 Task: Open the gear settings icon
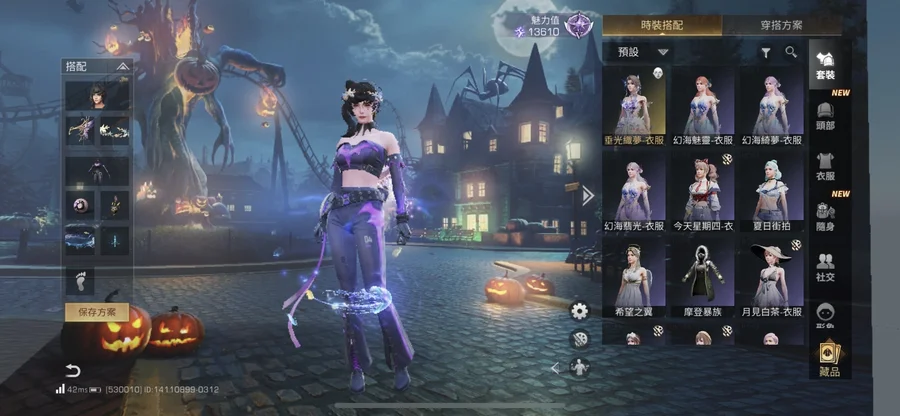[579, 310]
